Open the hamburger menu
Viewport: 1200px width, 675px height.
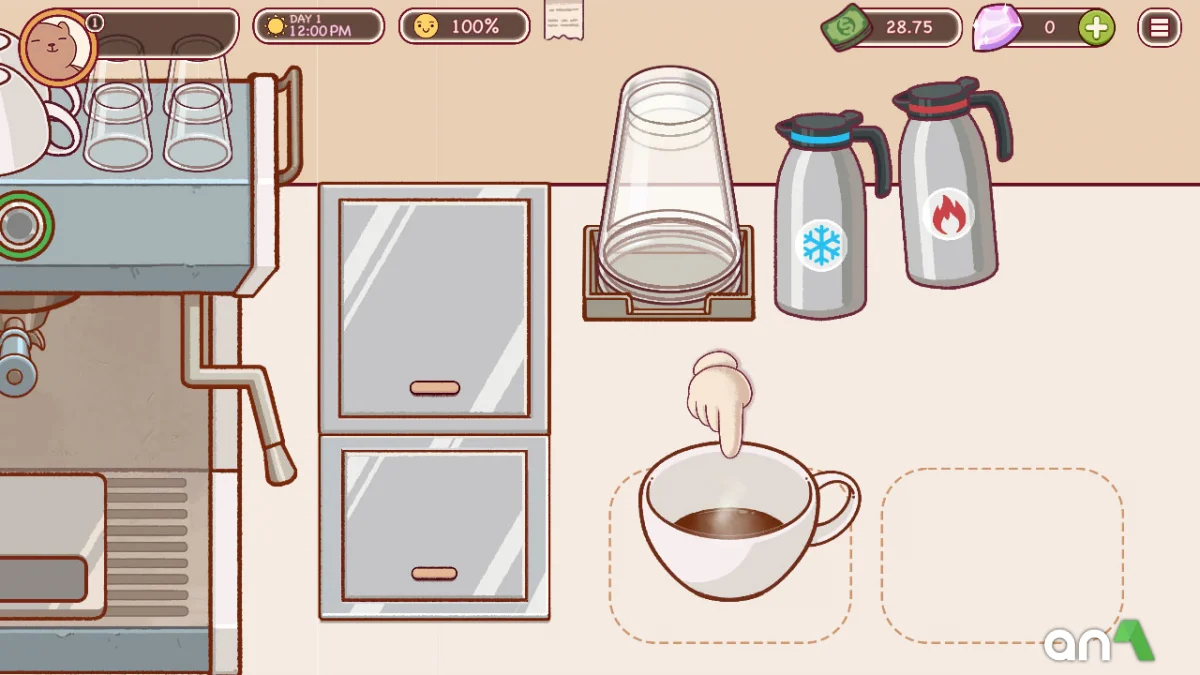pos(1159,28)
